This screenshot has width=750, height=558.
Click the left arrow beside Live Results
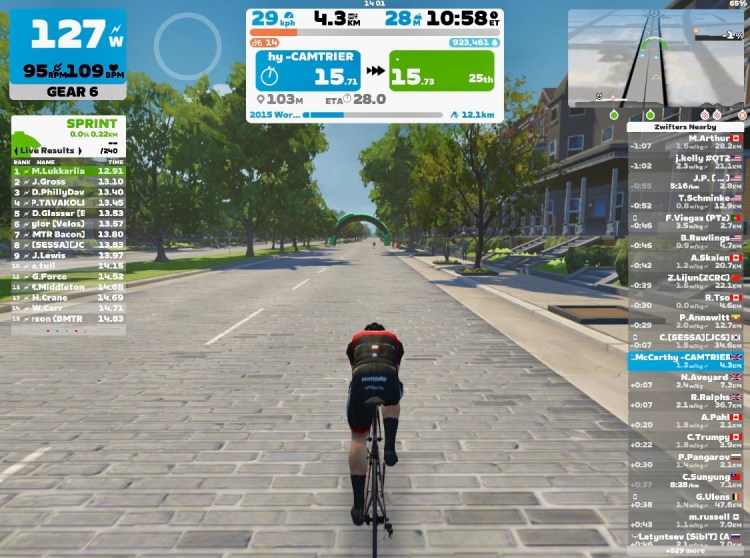point(18,150)
